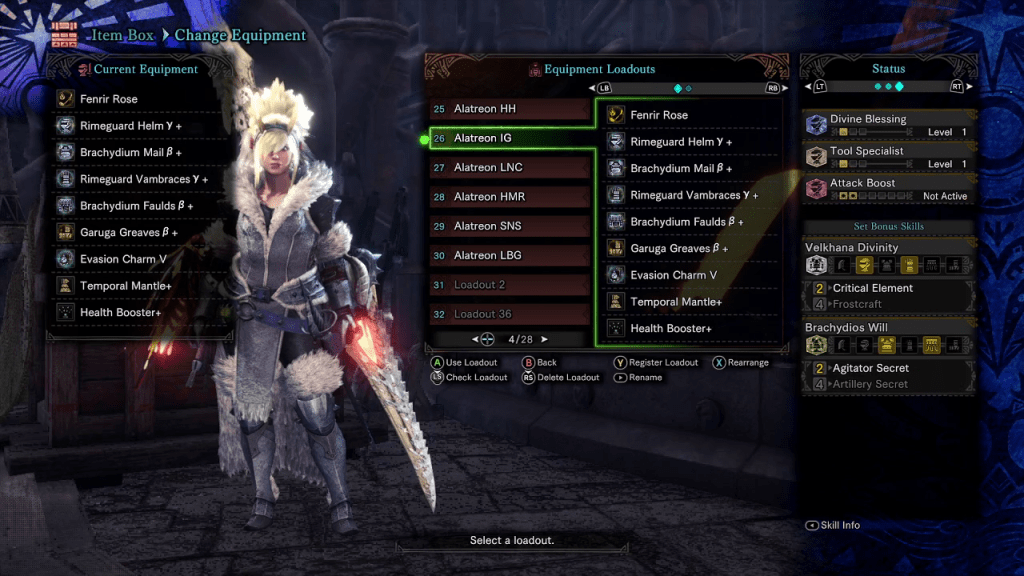Select the Loadout 36 slot
This screenshot has width=1024, height=576.
(x=509, y=314)
